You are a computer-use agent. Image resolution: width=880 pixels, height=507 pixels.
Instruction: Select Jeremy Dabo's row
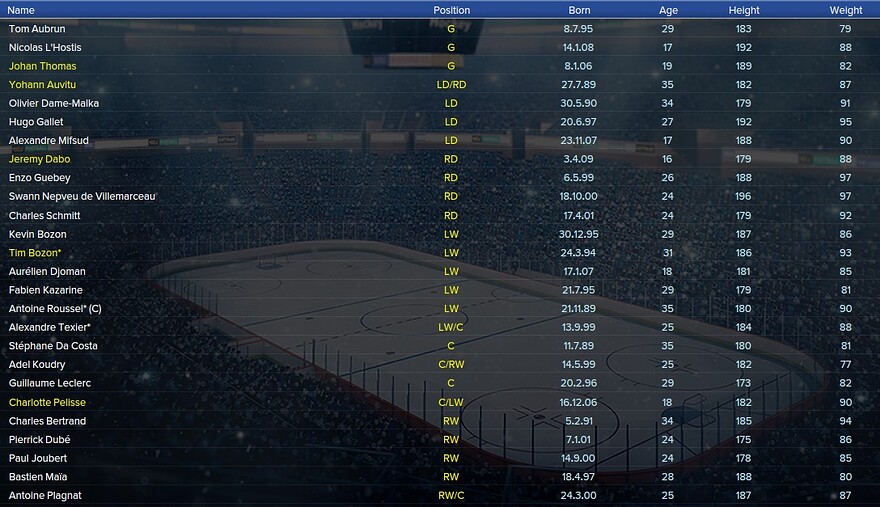(39, 159)
